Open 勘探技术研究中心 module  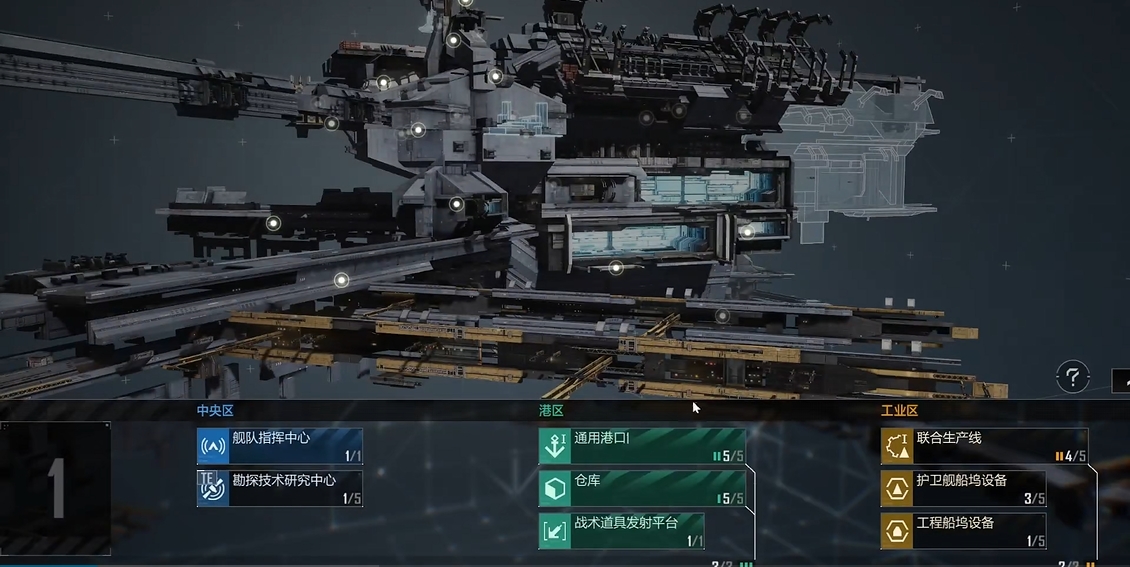(279, 488)
